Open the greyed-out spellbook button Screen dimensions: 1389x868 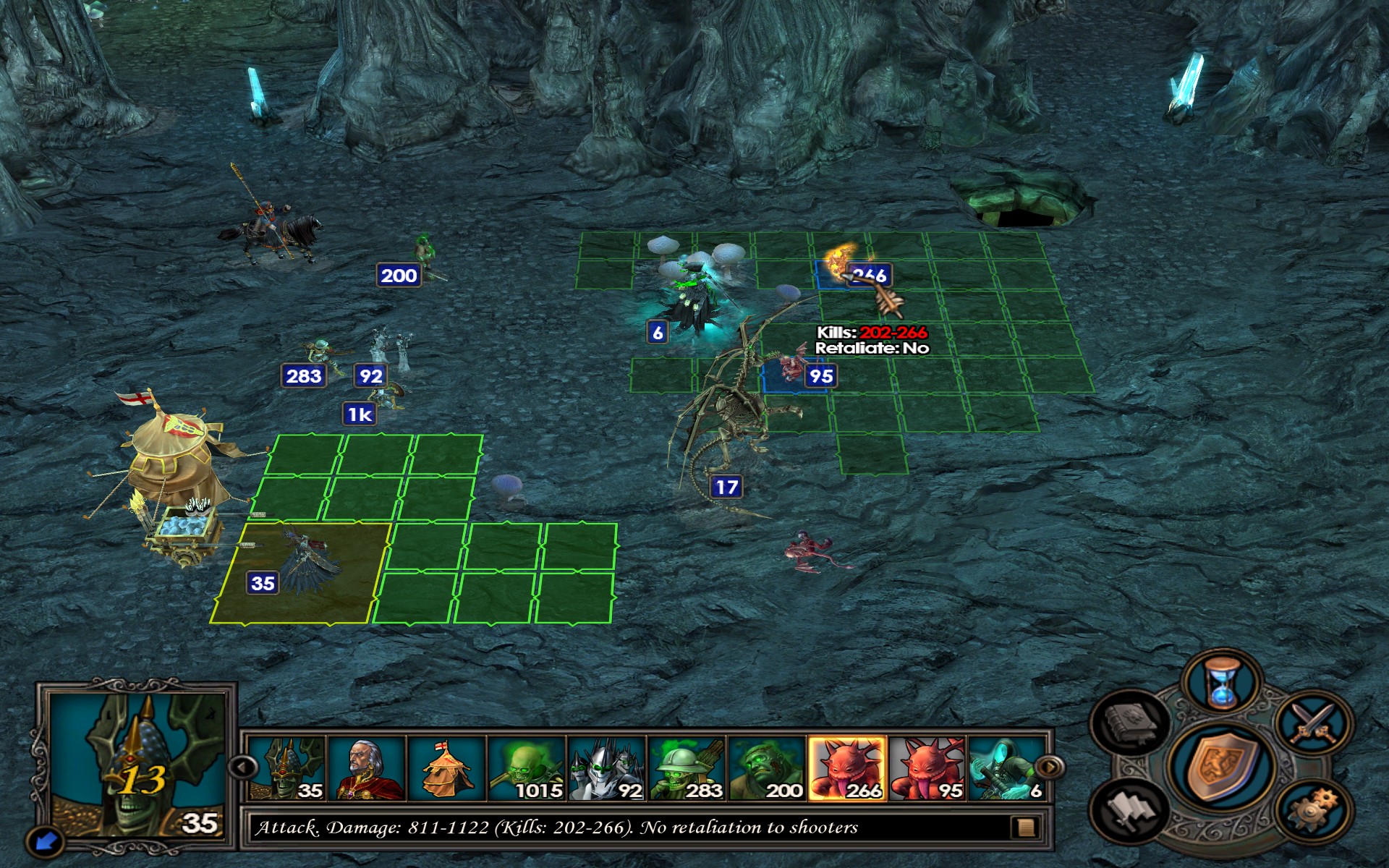tap(1131, 723)
